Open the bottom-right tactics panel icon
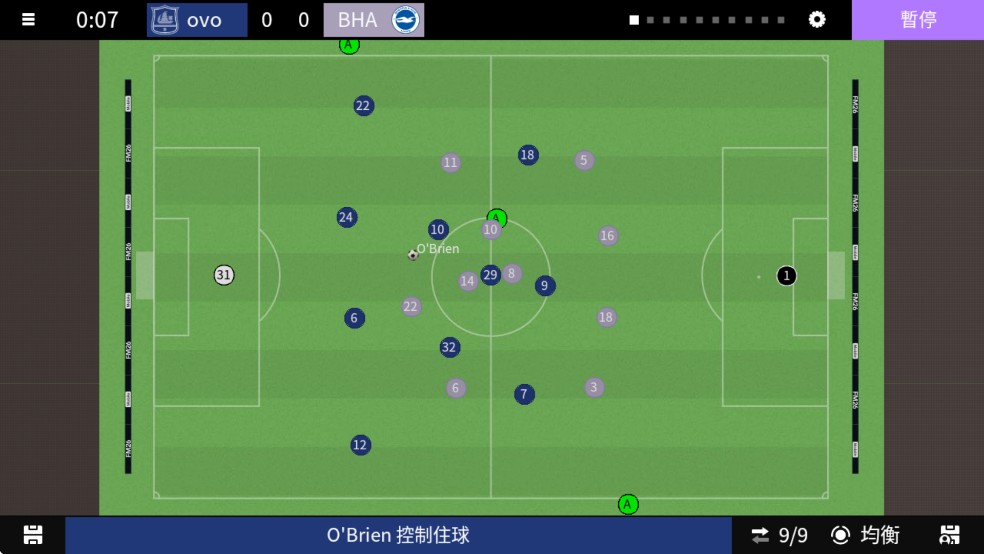 tap(950, 535)
